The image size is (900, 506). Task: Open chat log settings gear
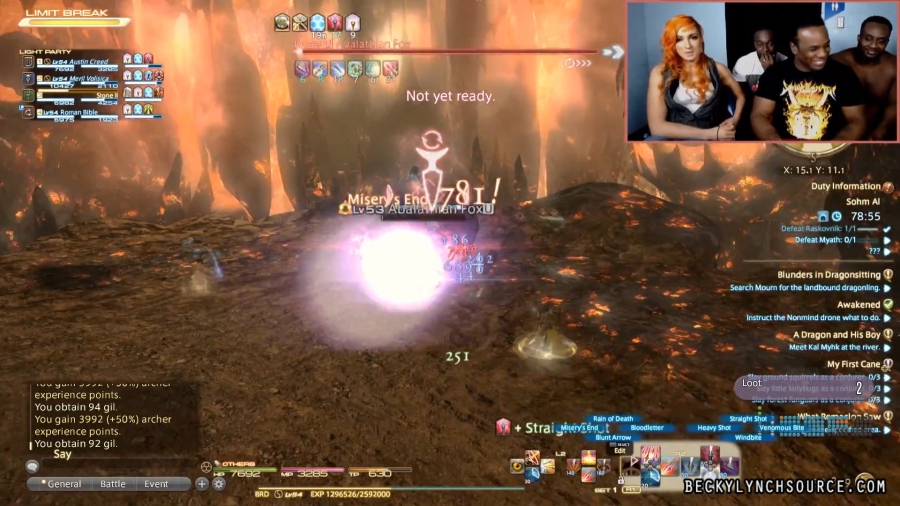217,484
